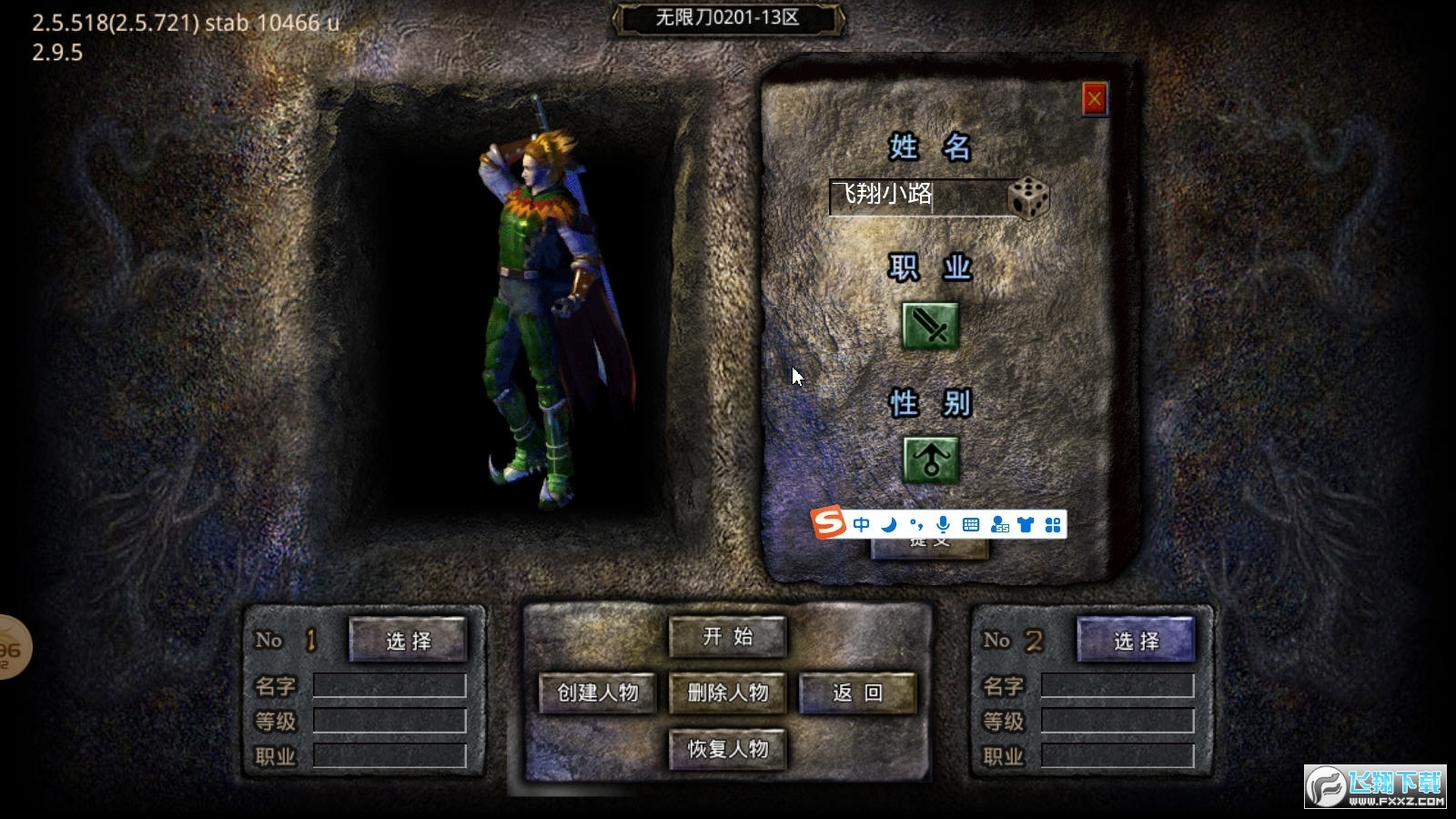Click the character name input field
The width and height of the screenshot is (1456, 819).
pyautogui.click(x=917, y=196)
